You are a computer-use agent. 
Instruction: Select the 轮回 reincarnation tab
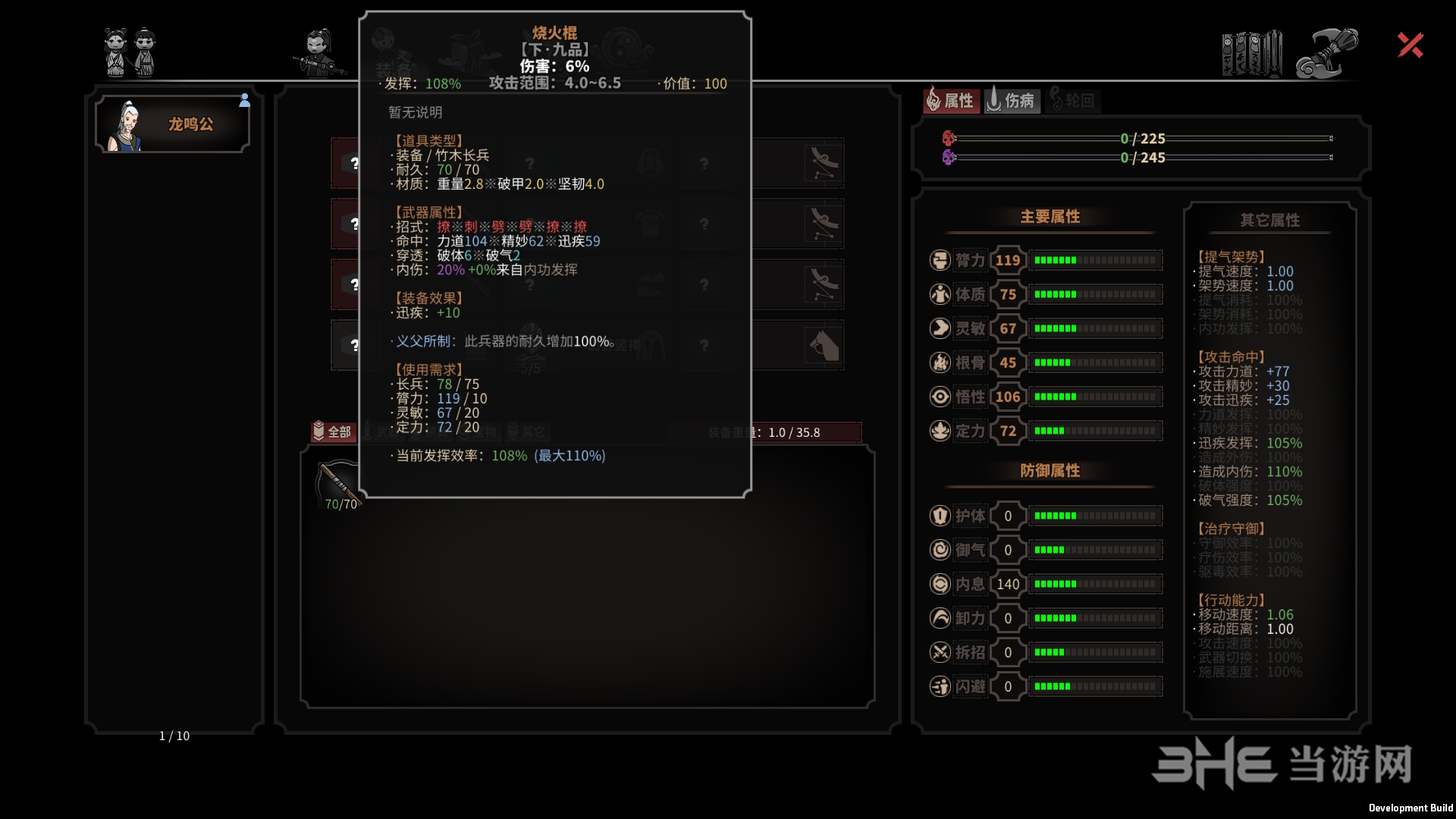1072,100
